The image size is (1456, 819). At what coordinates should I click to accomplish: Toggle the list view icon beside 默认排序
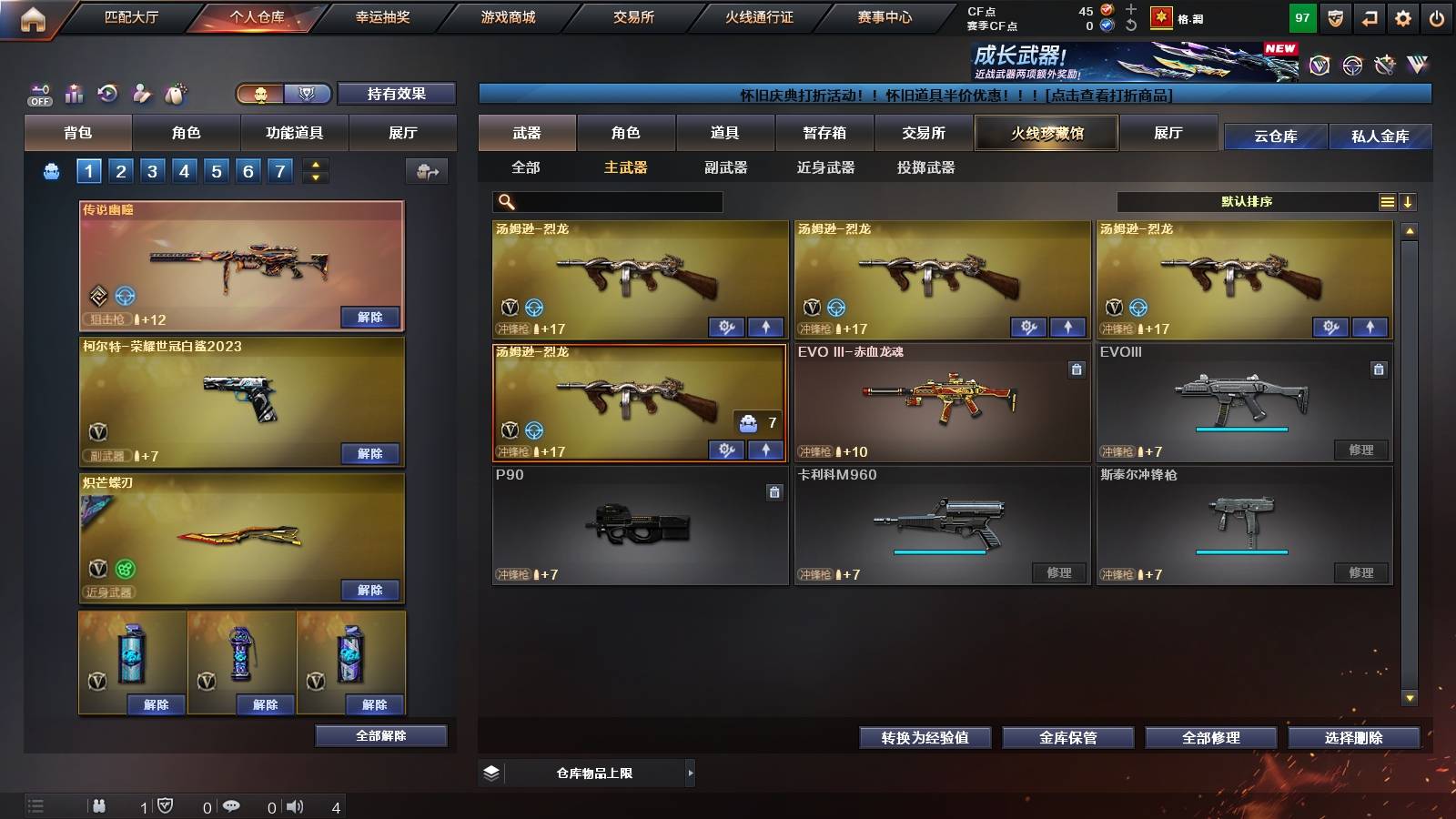tap(1386, 201)
